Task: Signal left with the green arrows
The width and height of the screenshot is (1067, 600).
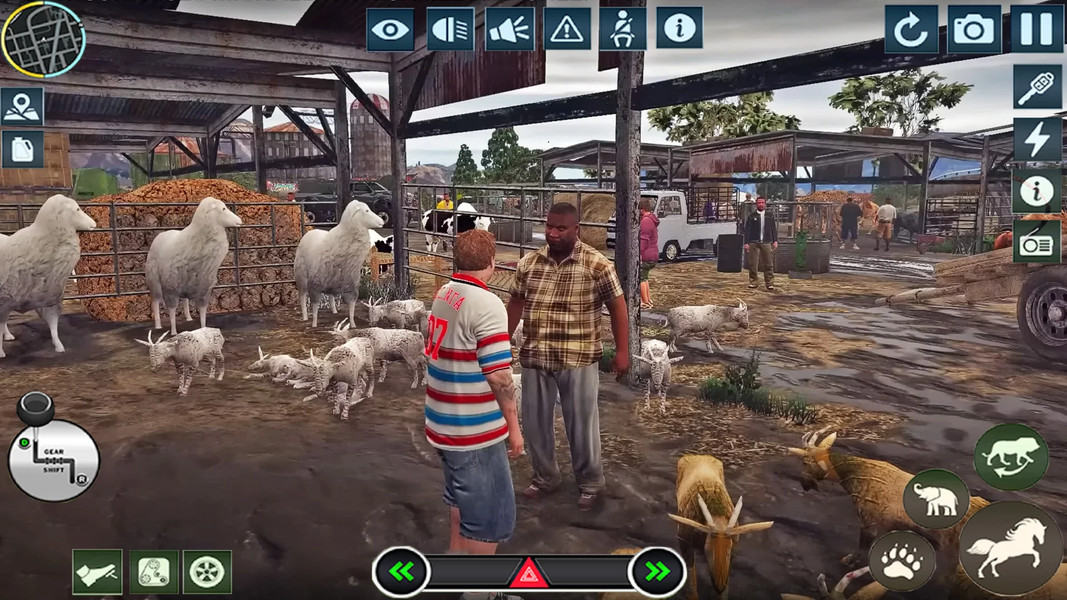Action: 402,572
